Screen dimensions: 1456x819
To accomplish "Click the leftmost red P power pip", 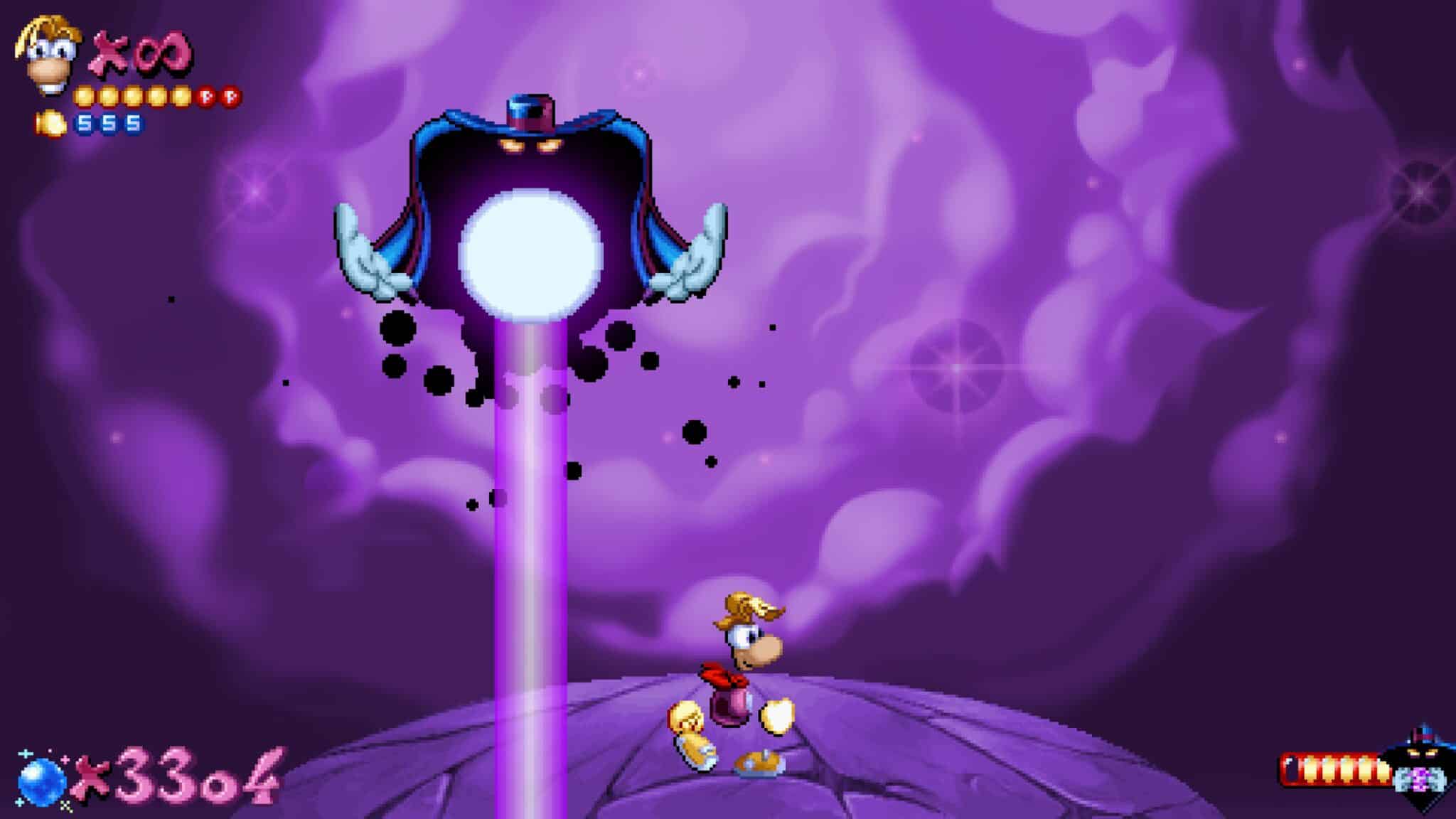I will click(205, 97).
